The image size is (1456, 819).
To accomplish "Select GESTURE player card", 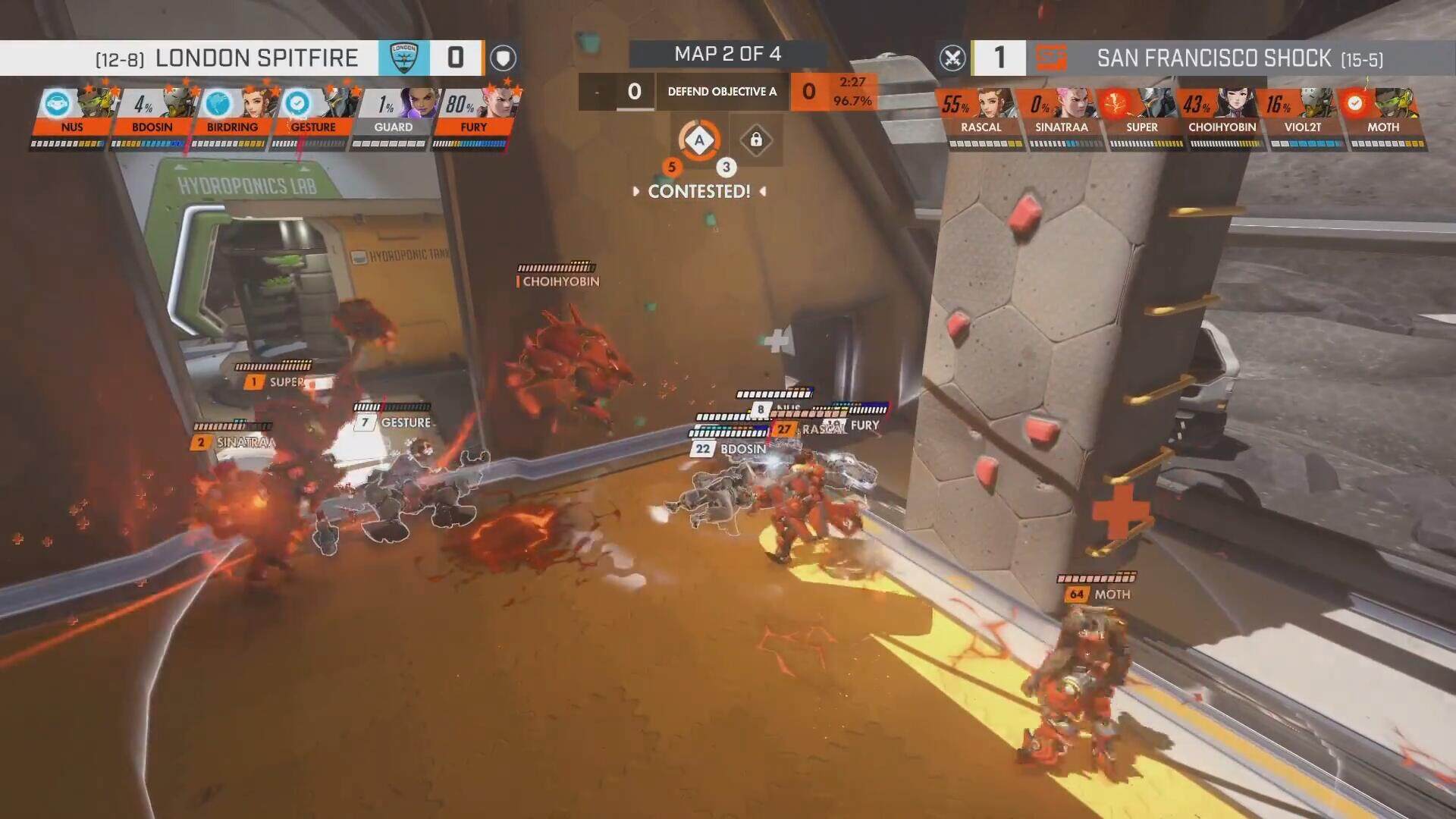I will coord(313,114).
